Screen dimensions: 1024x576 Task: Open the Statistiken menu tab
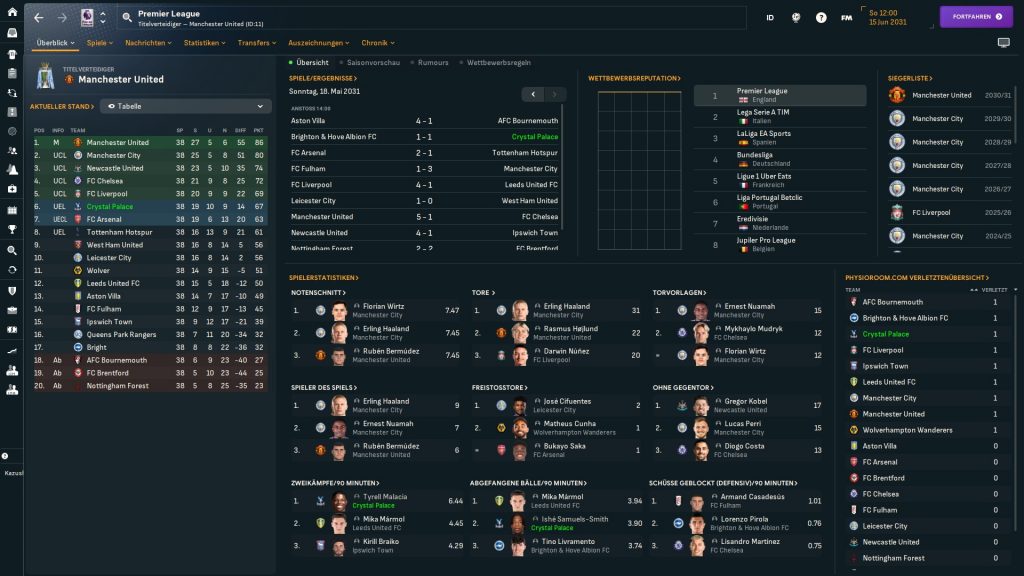(x=205, y=43)
